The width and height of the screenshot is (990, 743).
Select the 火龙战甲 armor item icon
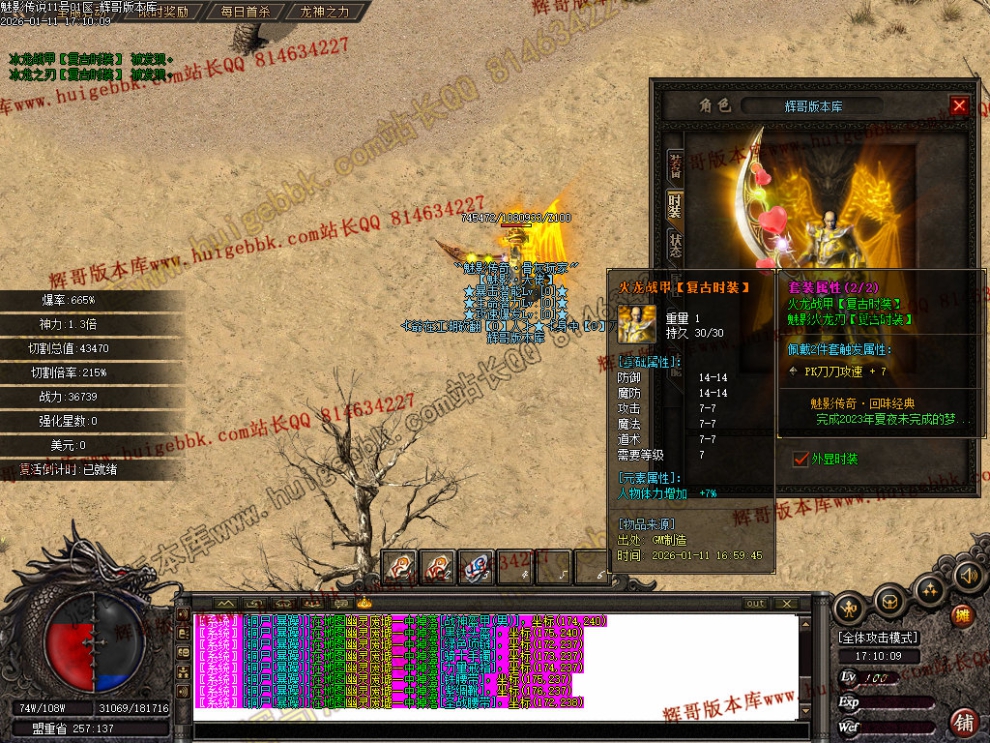point(634,322)
